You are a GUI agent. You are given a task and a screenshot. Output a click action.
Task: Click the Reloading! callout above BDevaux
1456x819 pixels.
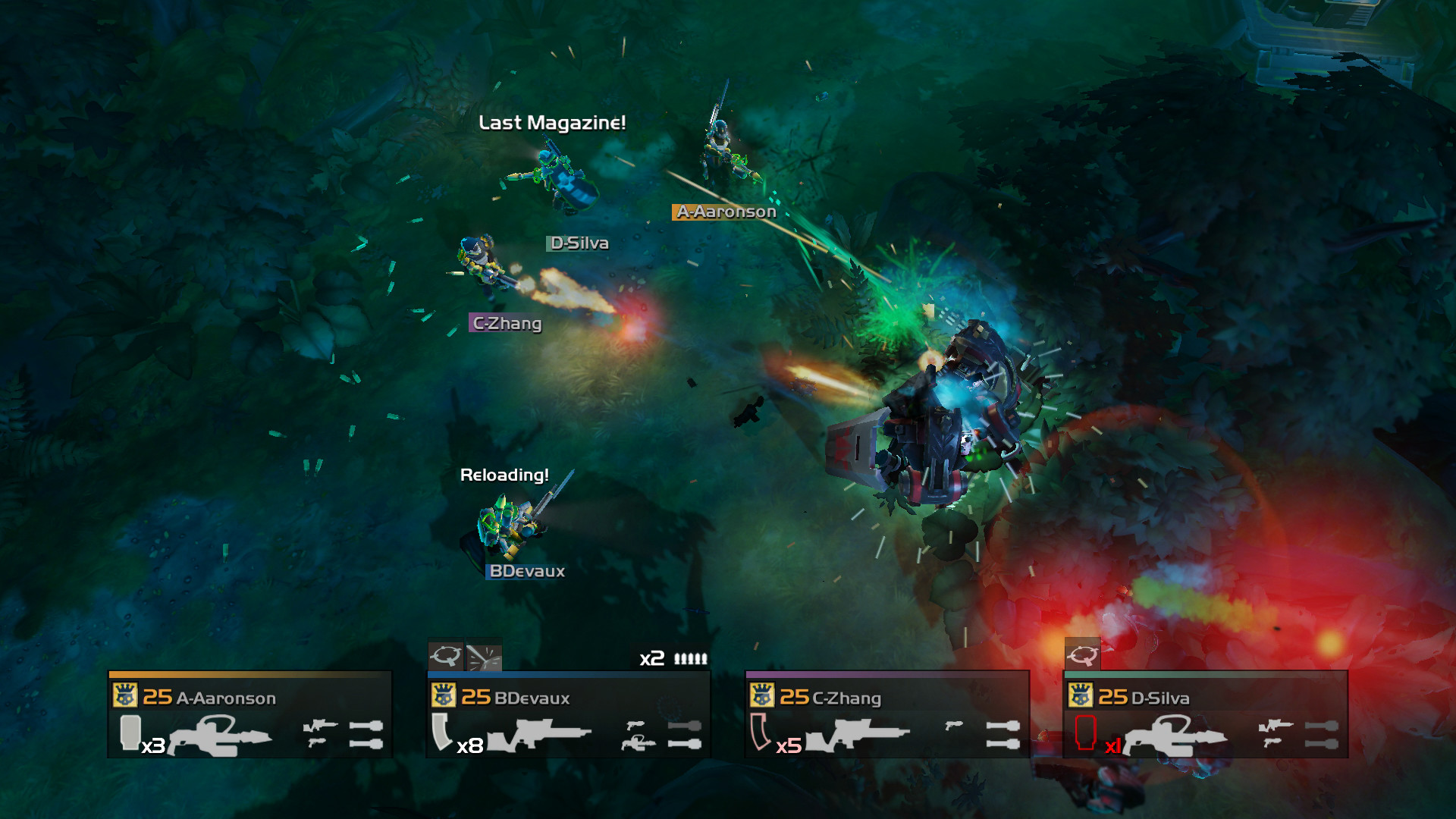click(504, 475)
